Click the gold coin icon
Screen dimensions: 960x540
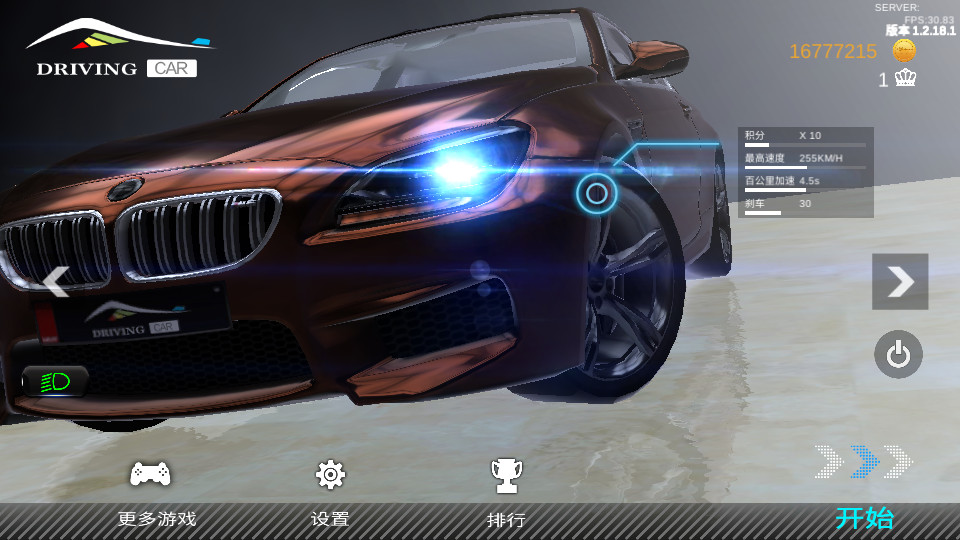tap(904, 51)
